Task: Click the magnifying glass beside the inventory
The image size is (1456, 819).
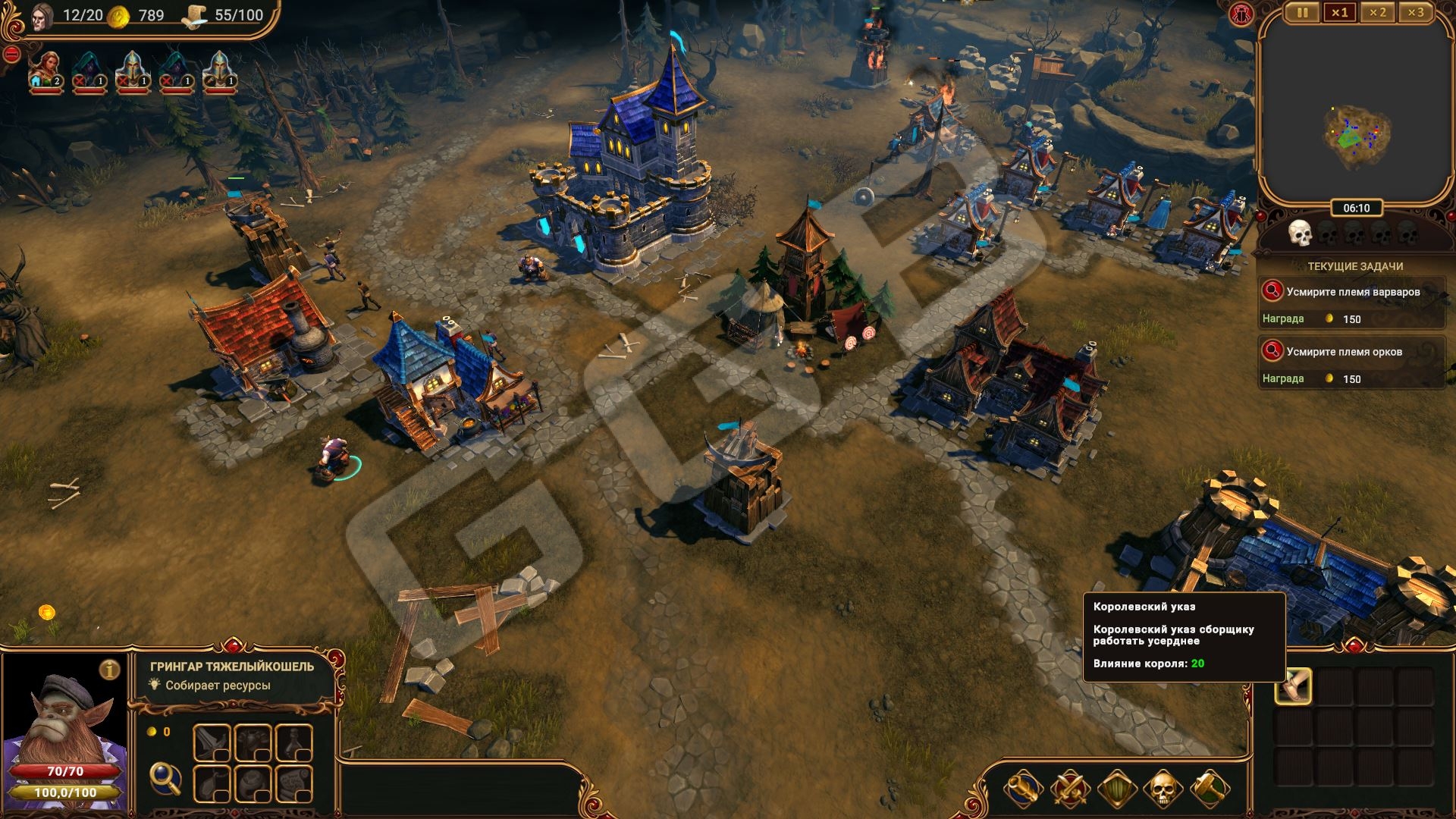Action: [165, 777]
